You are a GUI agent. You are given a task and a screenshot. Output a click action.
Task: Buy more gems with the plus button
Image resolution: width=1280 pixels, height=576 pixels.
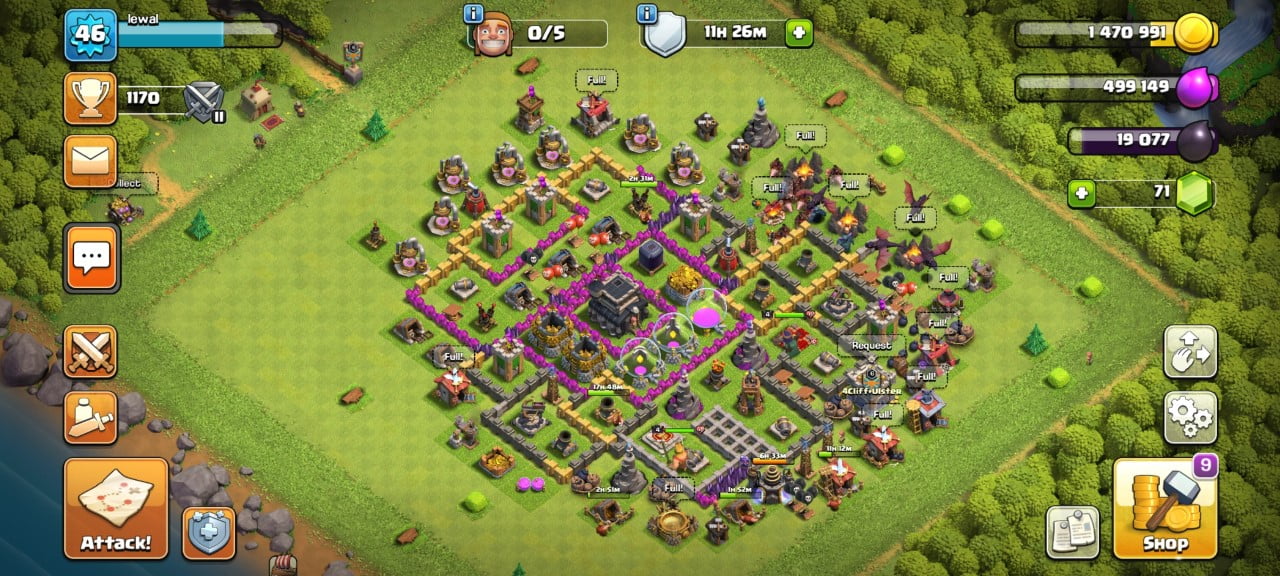tap(1081, 193)
